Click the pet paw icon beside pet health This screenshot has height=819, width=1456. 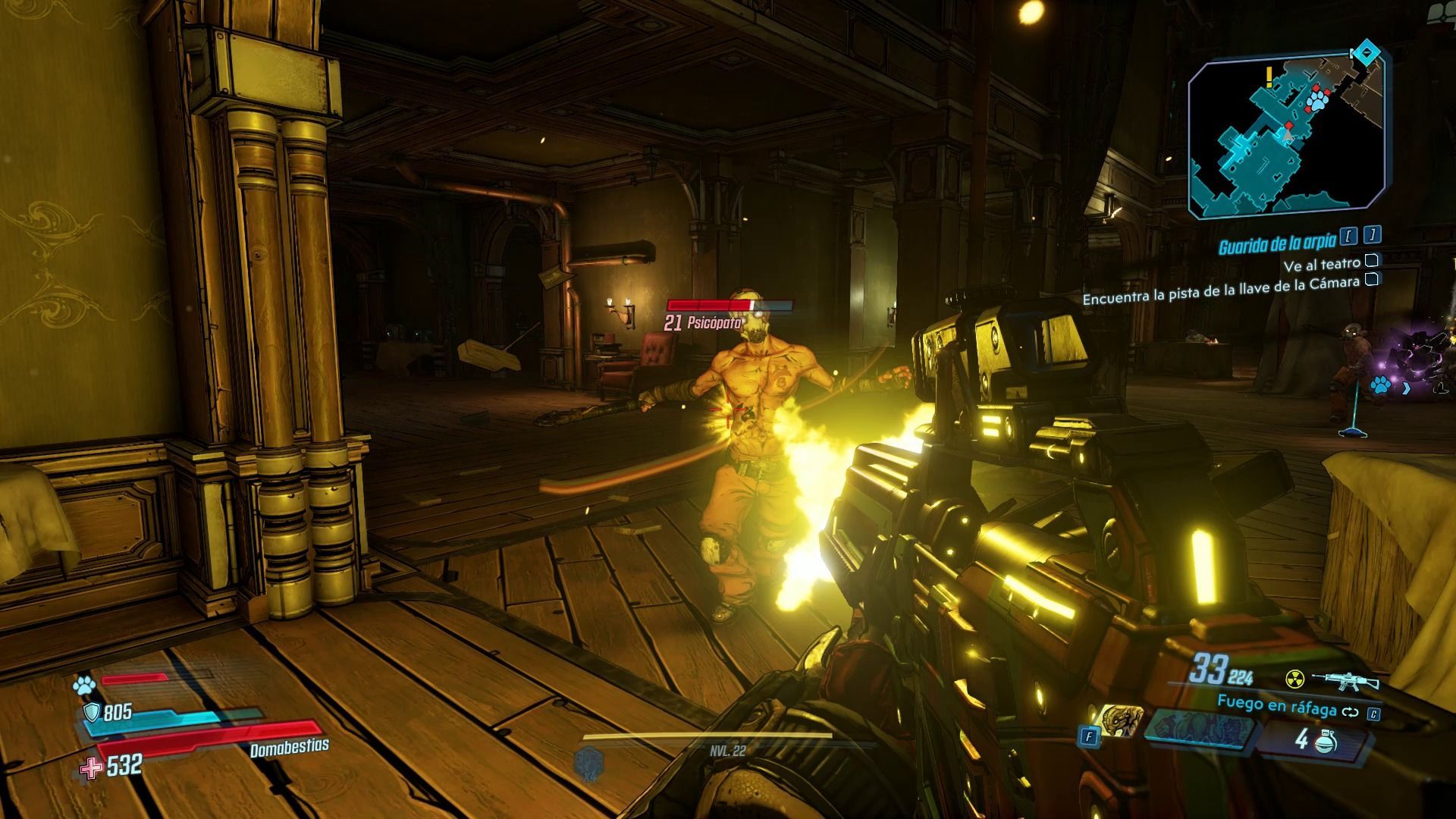(83, 686)
